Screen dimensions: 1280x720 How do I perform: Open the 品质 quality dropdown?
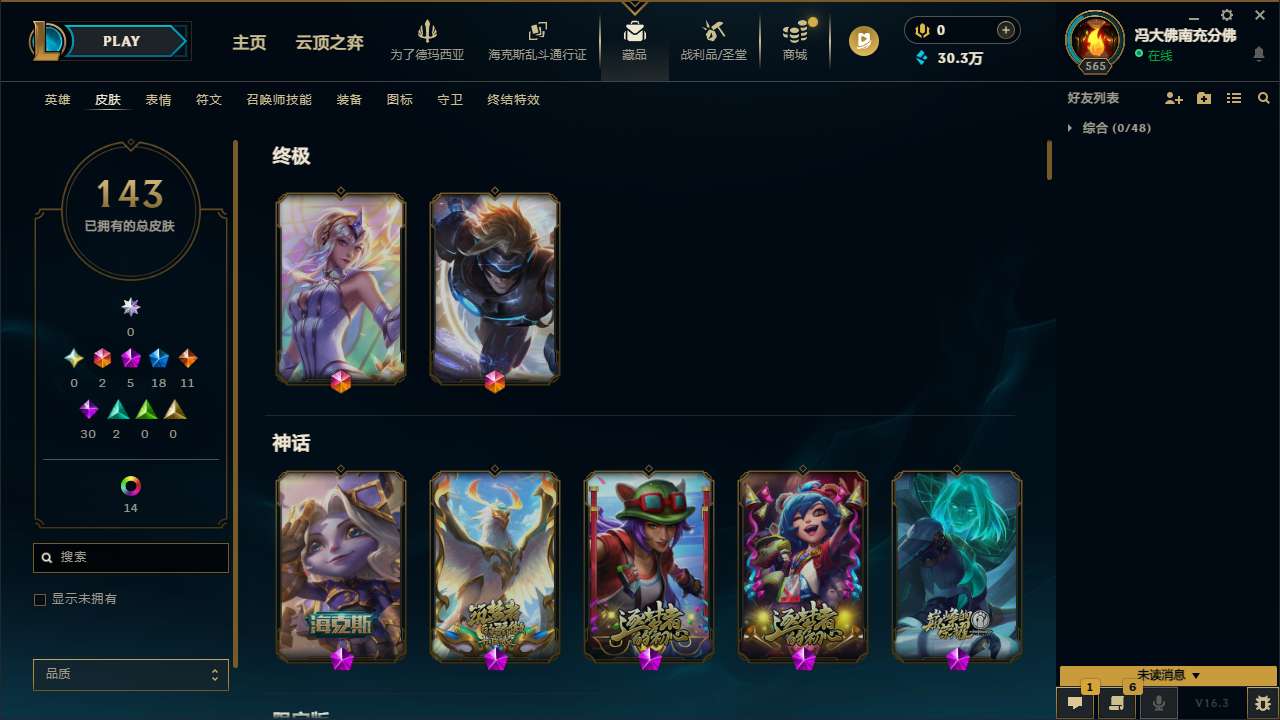(x=130, y=674)
